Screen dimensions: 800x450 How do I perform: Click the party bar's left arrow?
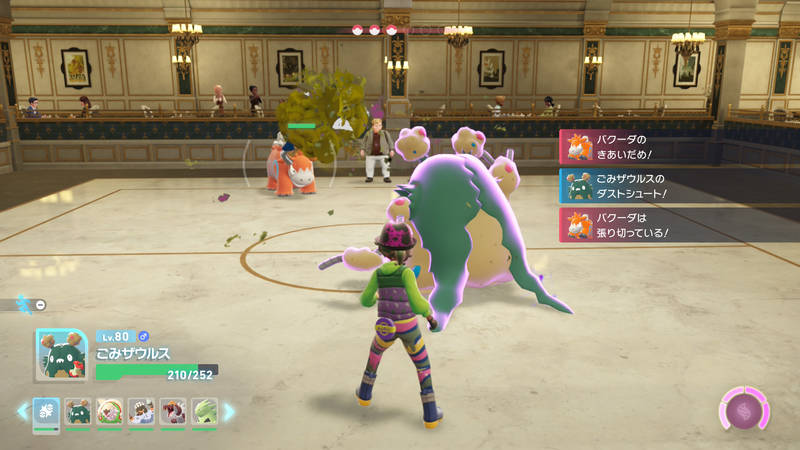click(x=22, y=411)
